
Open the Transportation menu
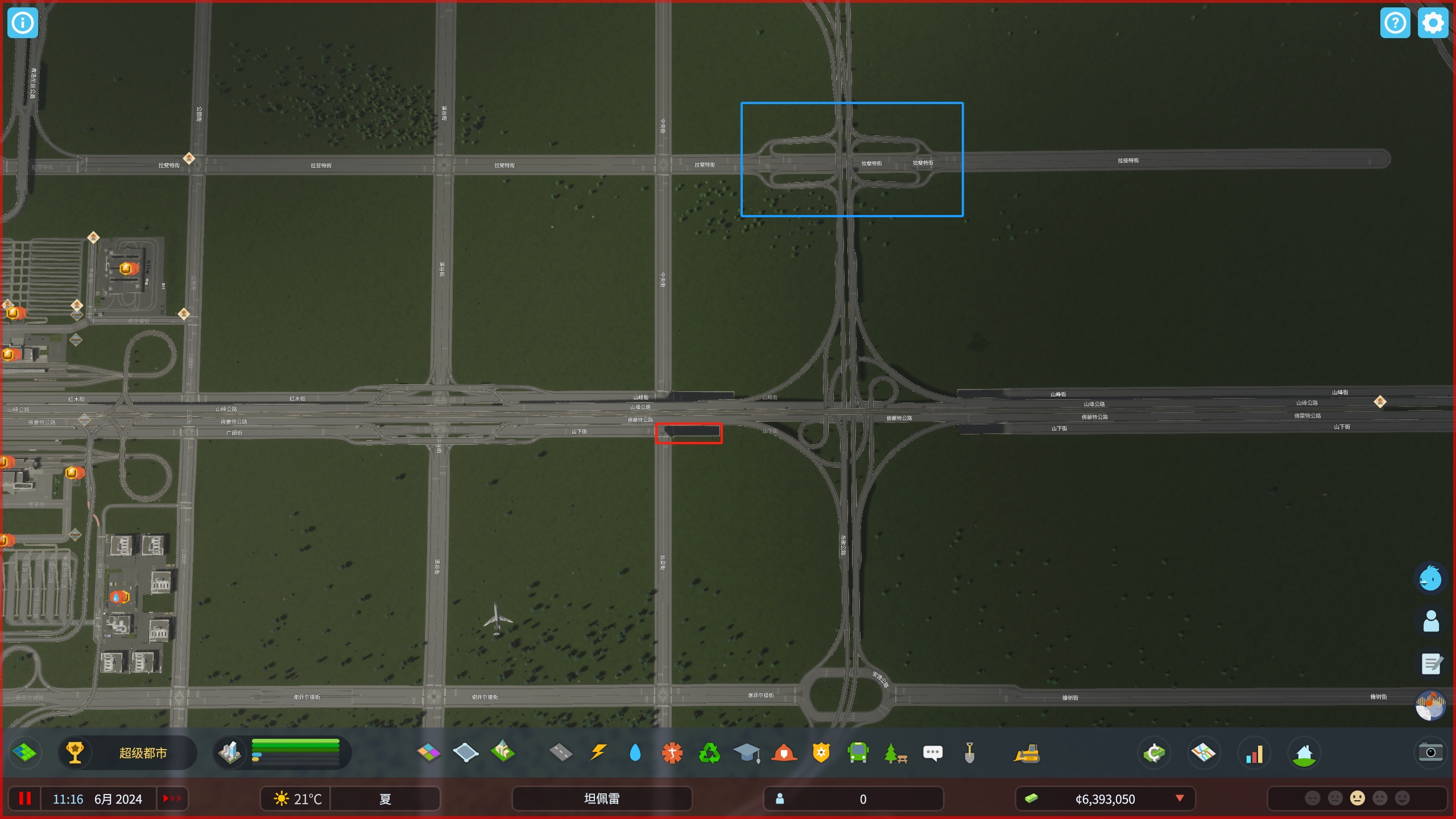tap(859, 752)
